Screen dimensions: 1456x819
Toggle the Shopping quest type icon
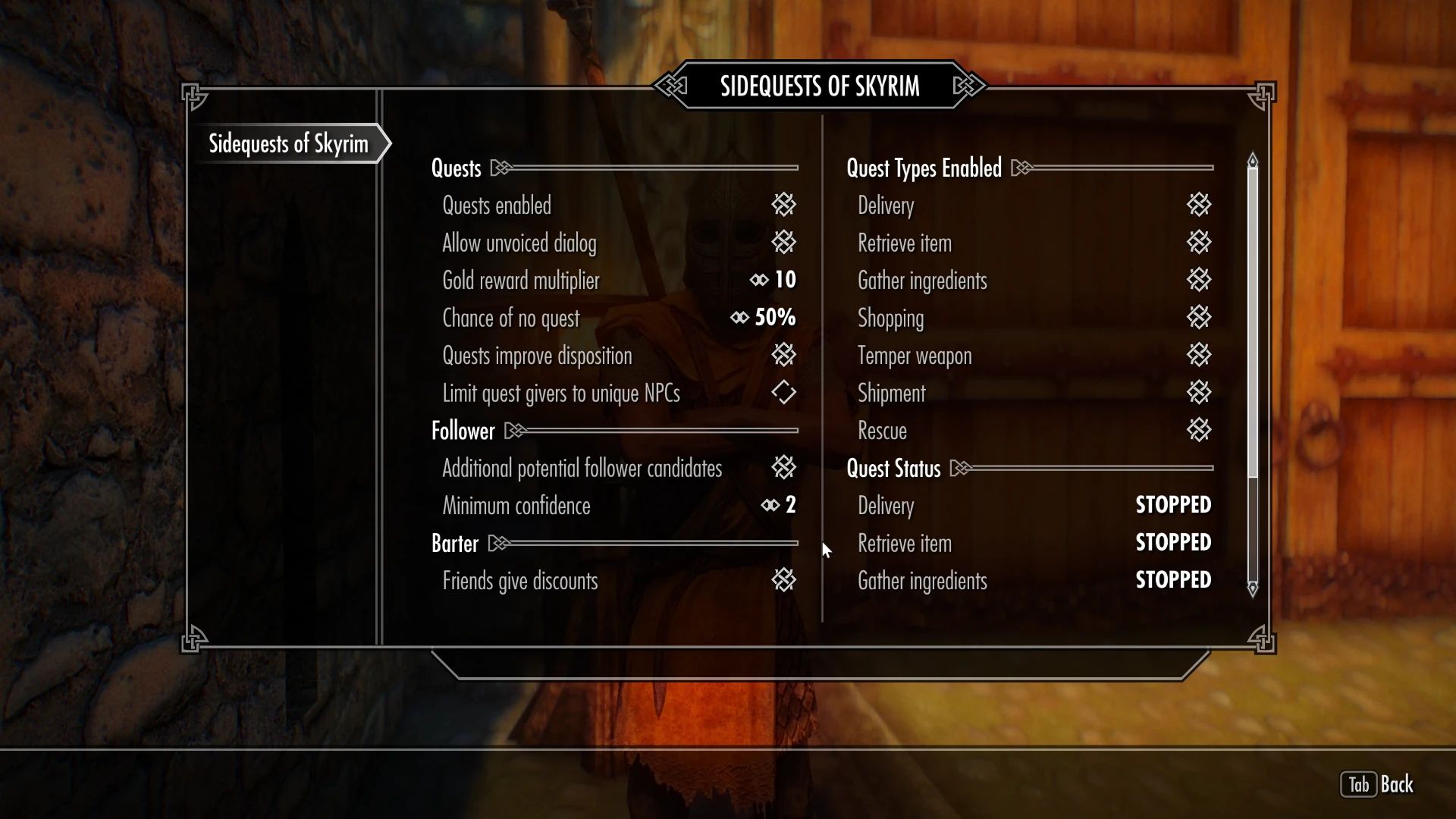pyautogui.click(x=1198, y=318)
